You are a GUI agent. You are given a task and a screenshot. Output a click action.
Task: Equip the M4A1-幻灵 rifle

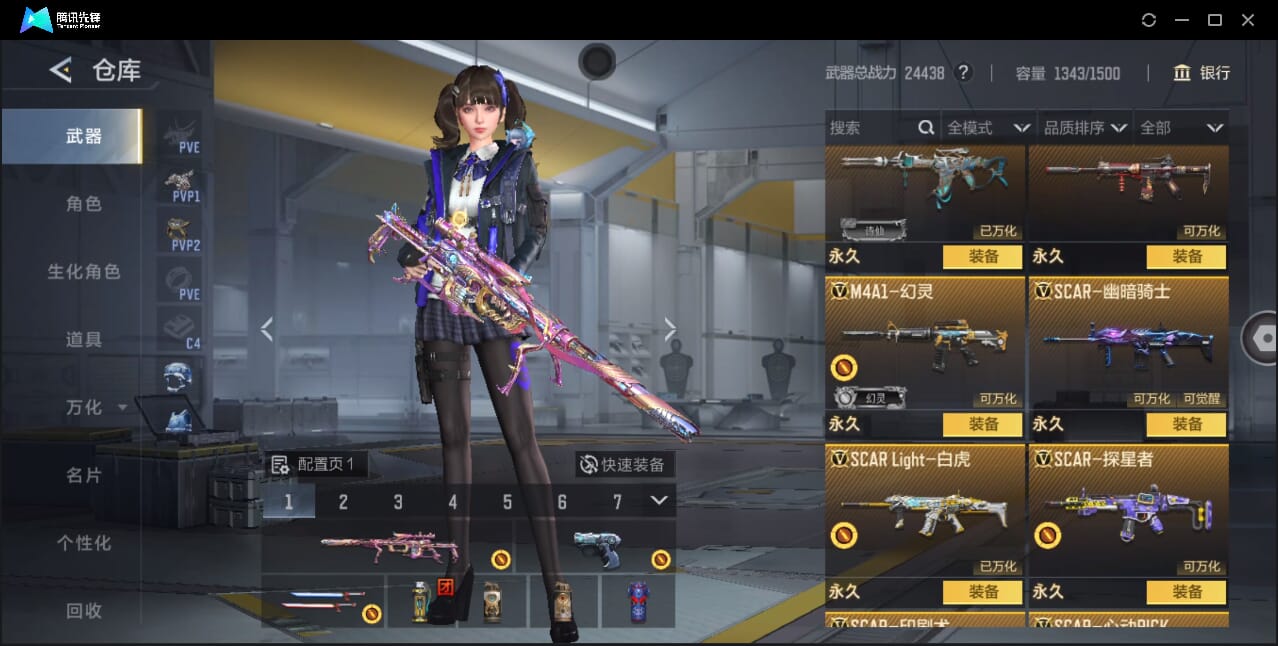click(x=983, y=424)
